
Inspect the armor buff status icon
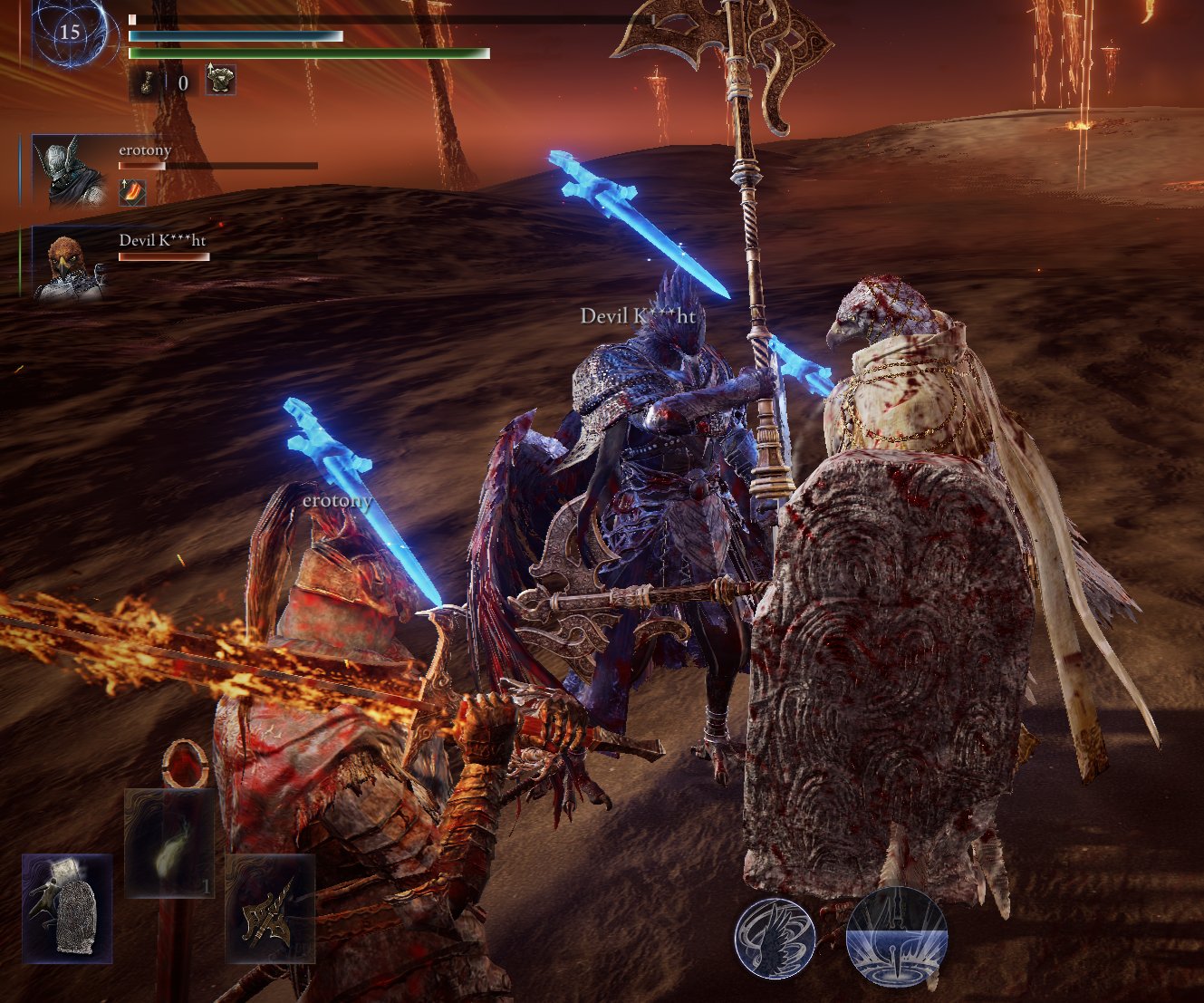220,81
